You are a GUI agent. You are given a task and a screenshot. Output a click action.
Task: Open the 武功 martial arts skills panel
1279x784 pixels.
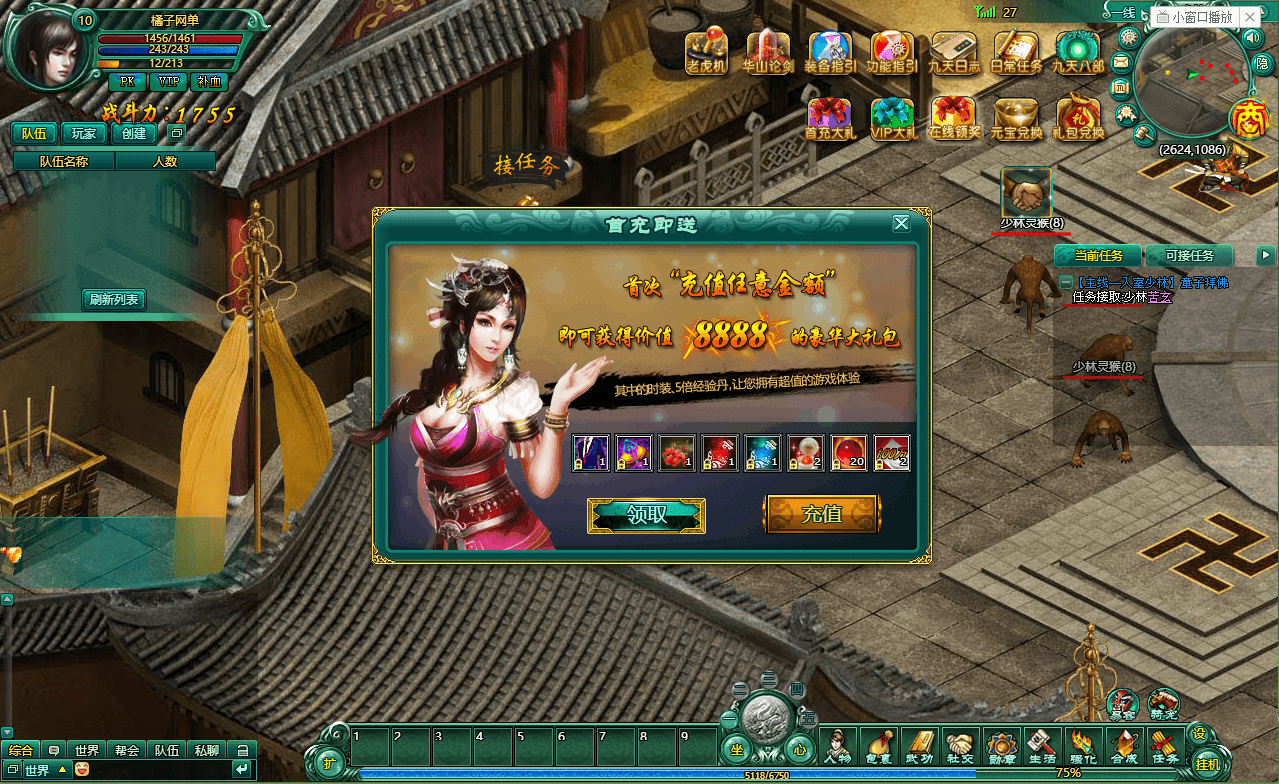point(919,746)
